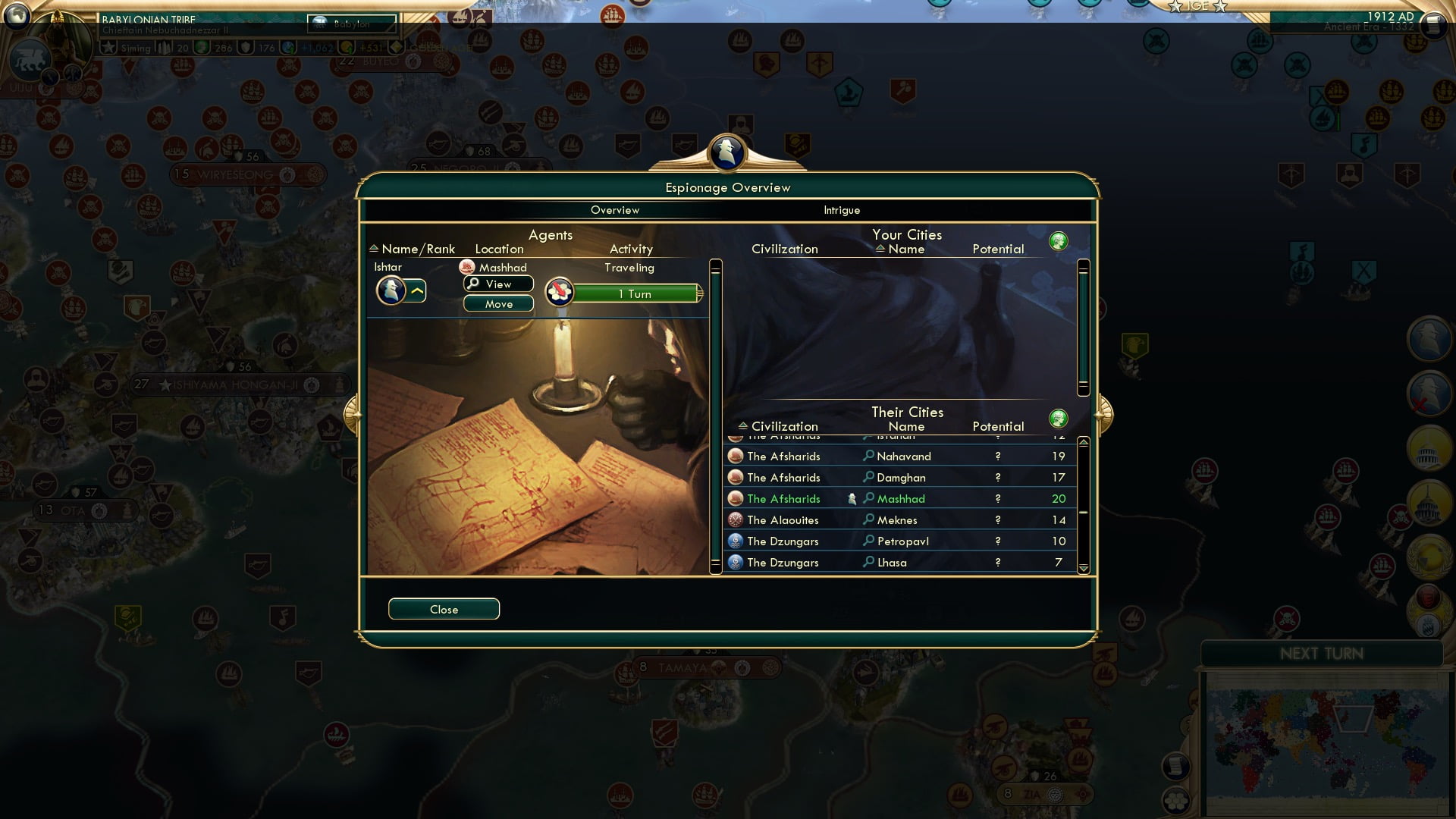
Task: Click the red Mashhad city icon under Location
Action: (468, 267)
